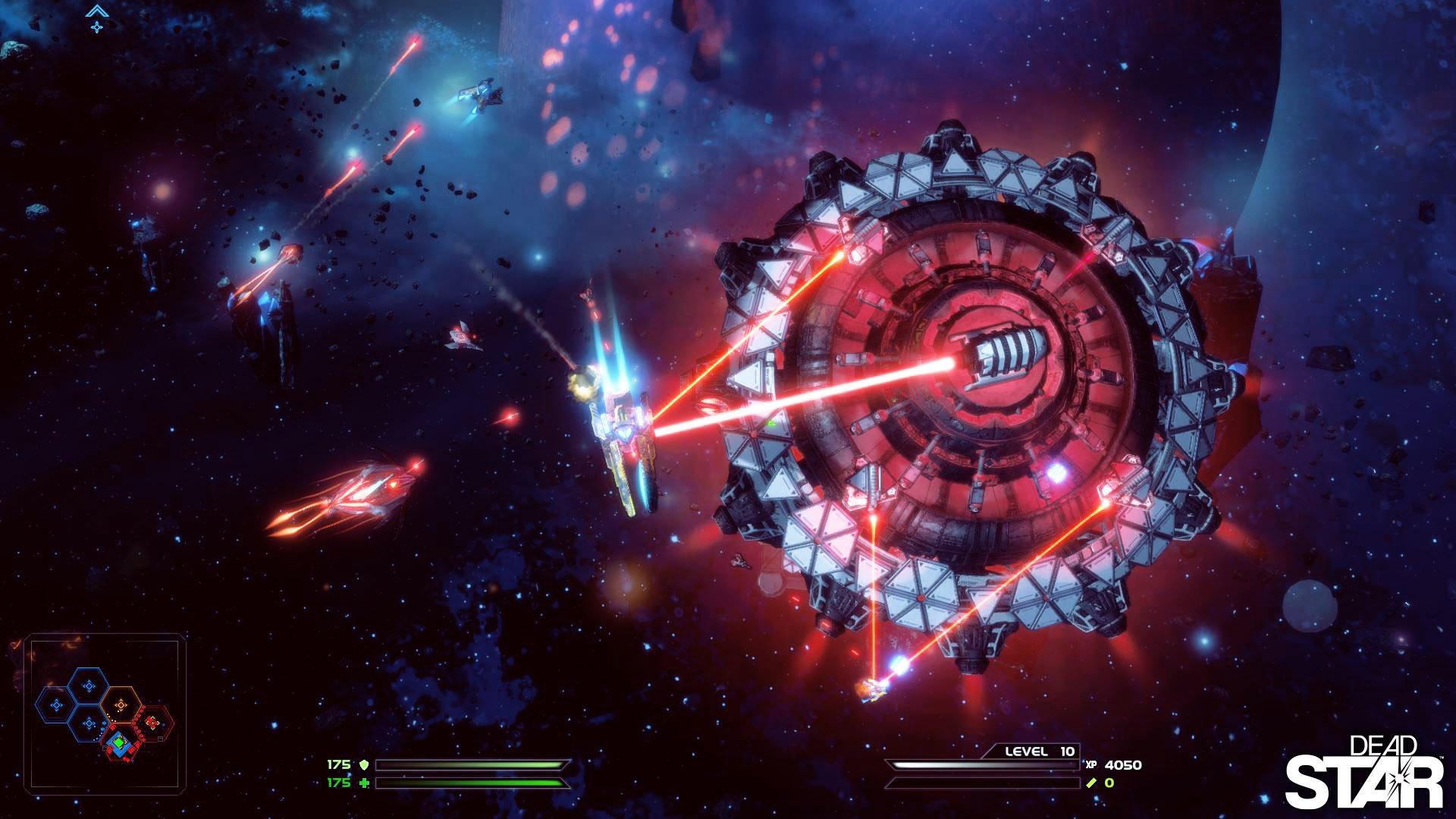Select the green shield icon beside 175
Image resolution: width=1456 pixels, height=819 pixels.
coord(365,765)
